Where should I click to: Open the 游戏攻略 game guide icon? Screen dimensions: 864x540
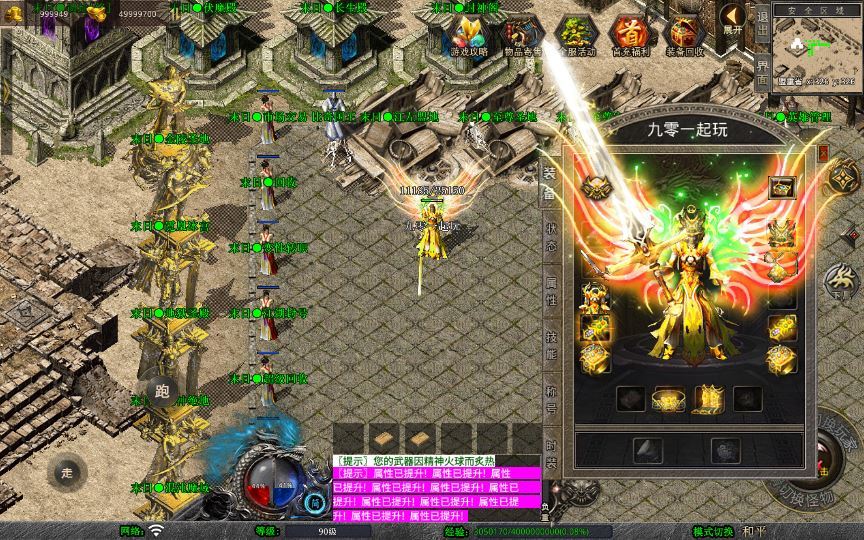(x=469, y=36)
